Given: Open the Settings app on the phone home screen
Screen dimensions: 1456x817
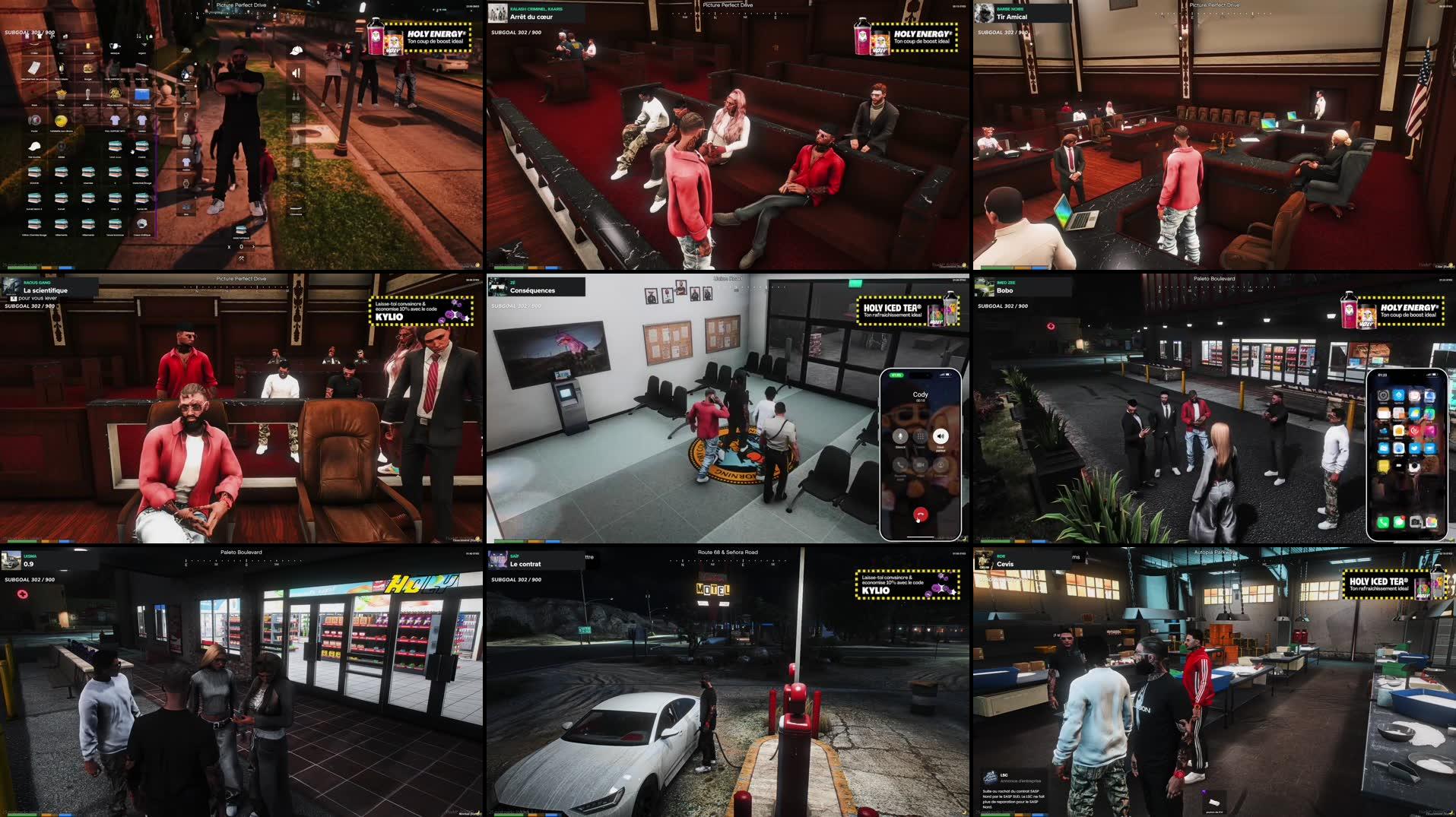Looking at the screenshot, I should (x=1383, y=396).
